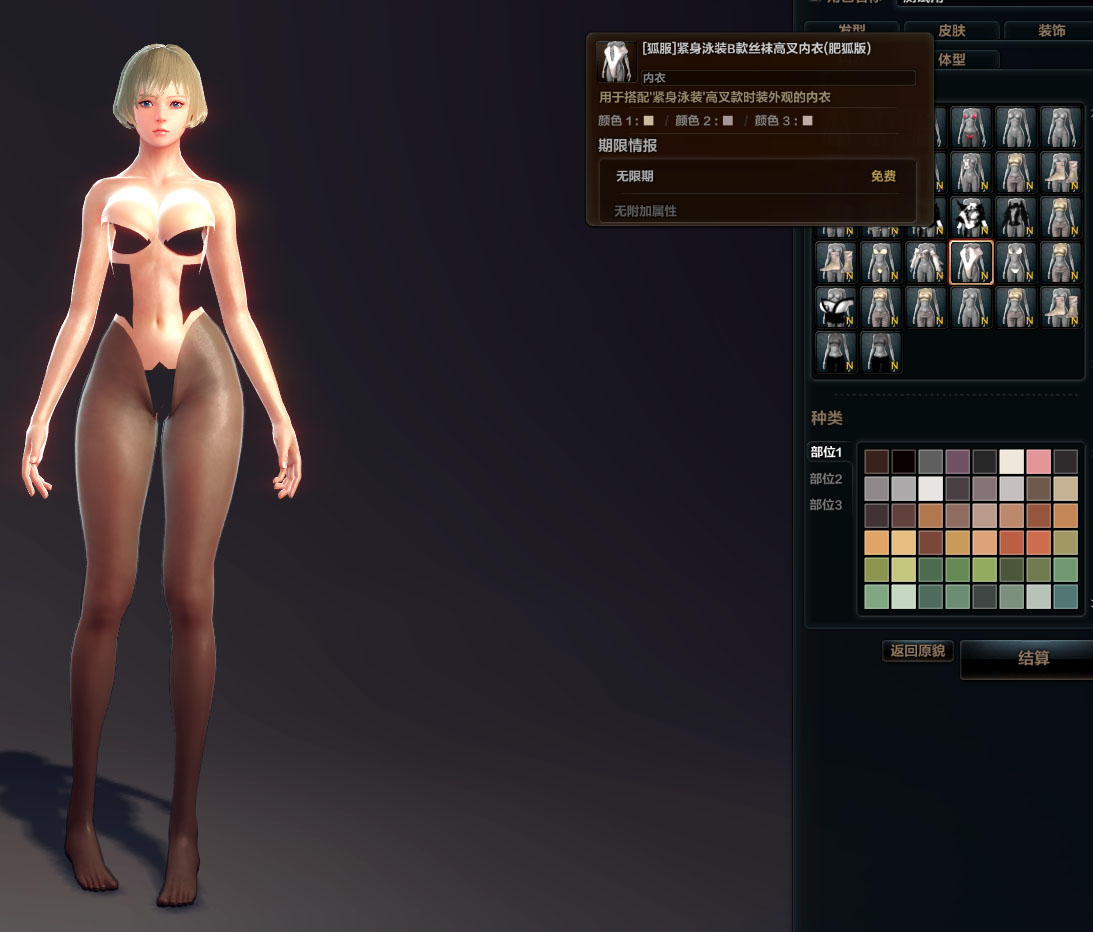The width and height of the screenshot is (1093, 932).
Task: Select the highlighted white high-cut underwear thumbnail
Action: click(x=971, y=263)
